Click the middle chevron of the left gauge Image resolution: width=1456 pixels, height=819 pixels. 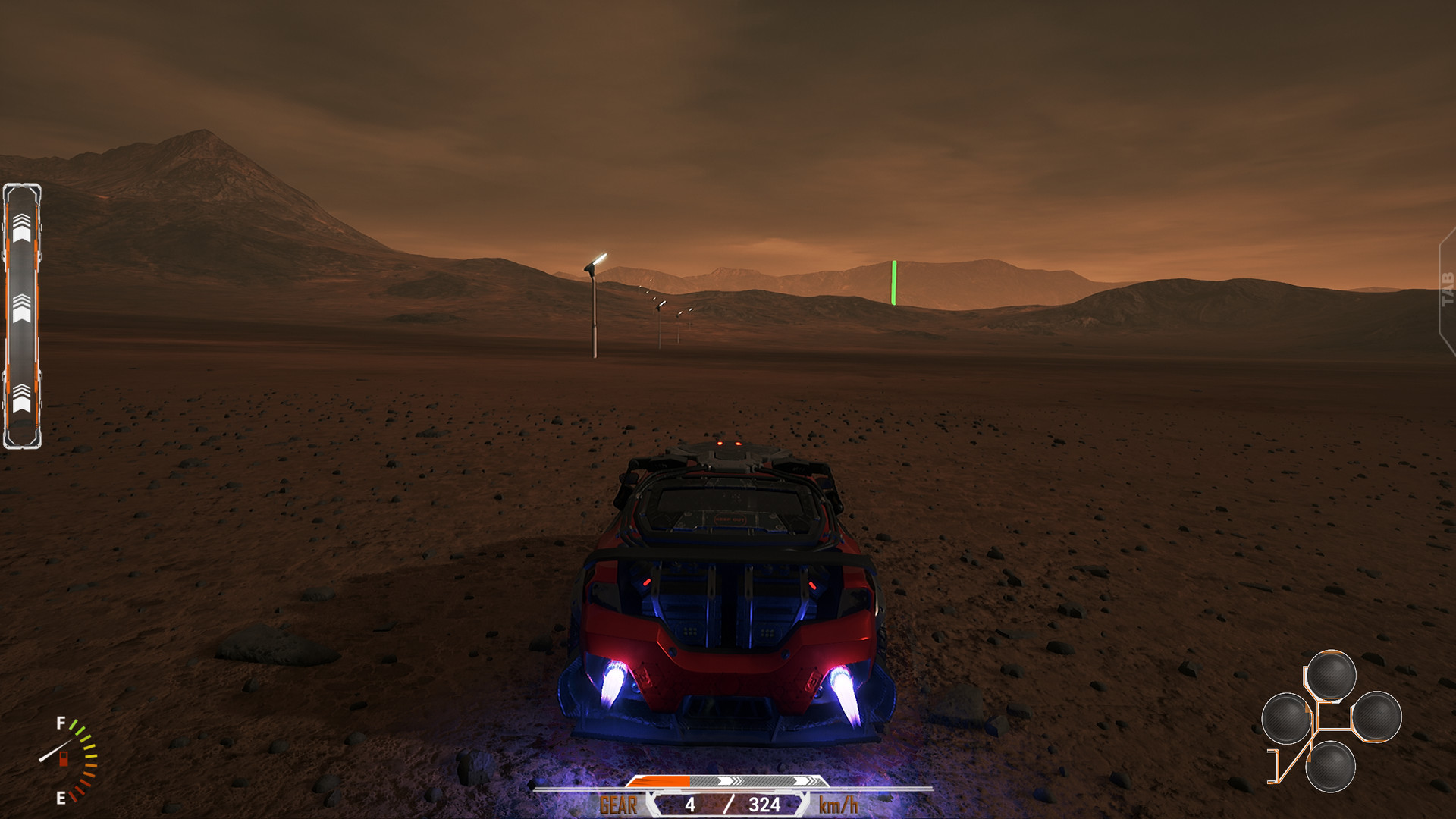point(24,309)
